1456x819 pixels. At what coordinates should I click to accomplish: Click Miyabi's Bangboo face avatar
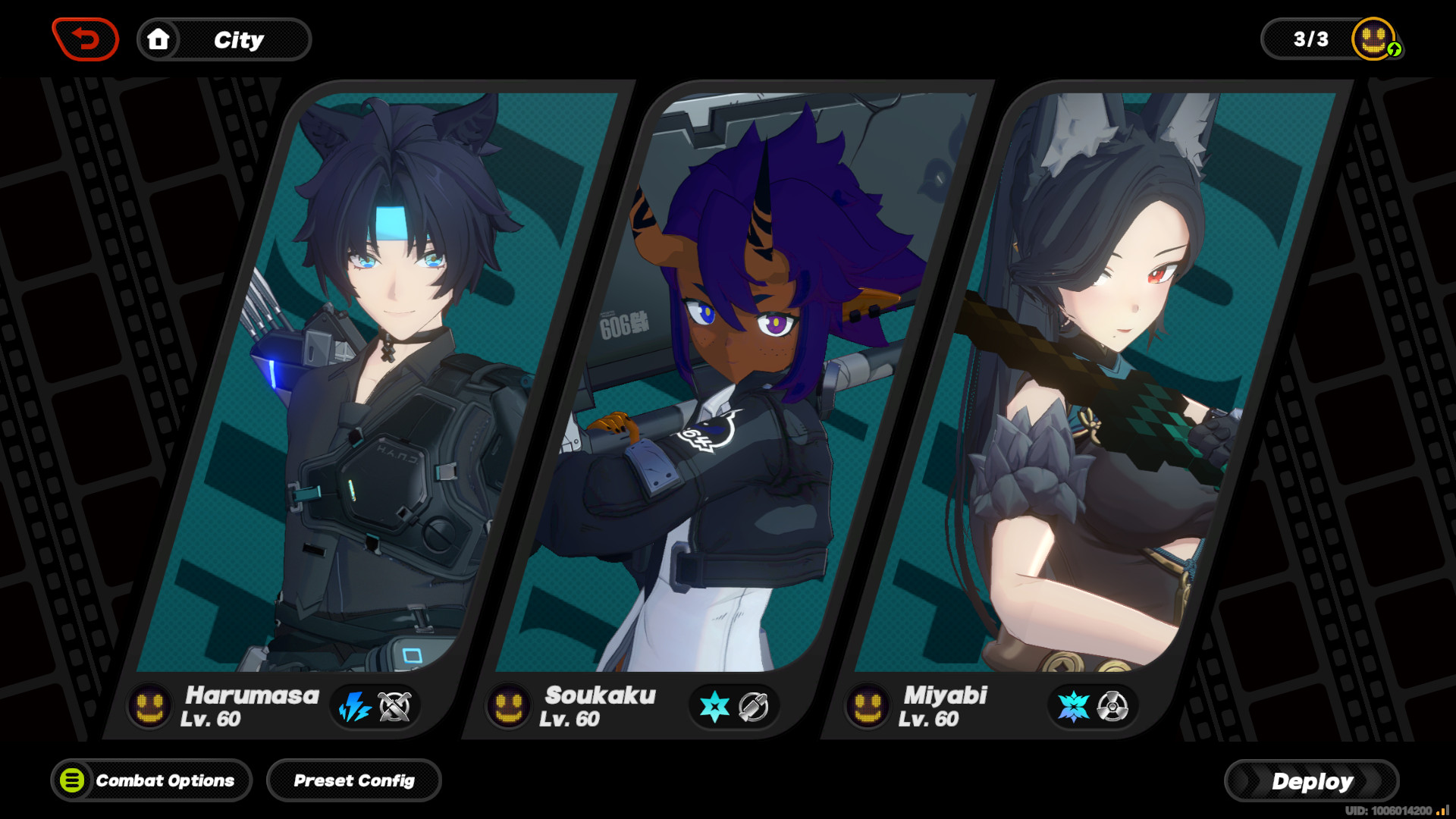[867, 706]
